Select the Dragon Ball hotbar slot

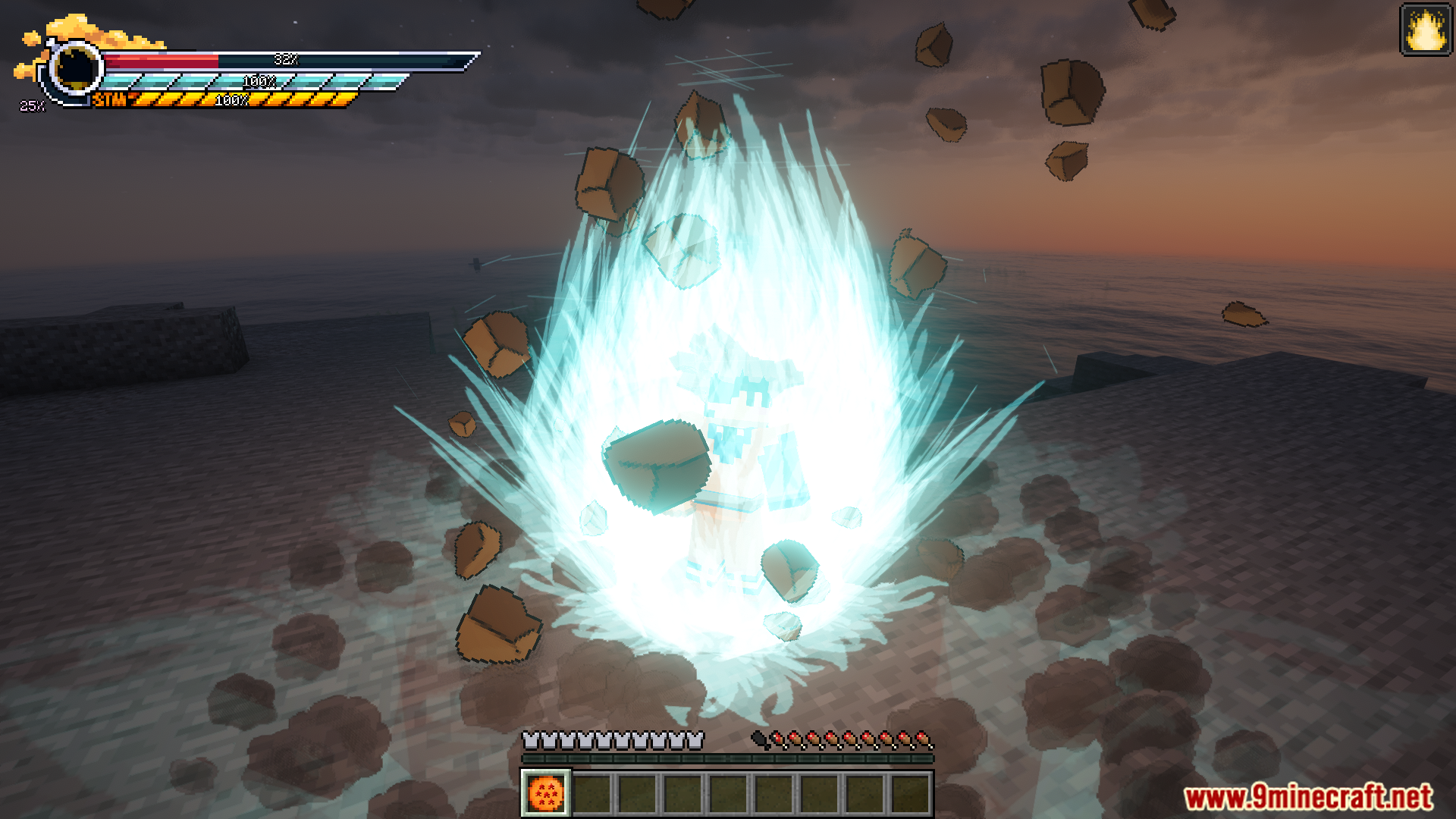(546, 794)
